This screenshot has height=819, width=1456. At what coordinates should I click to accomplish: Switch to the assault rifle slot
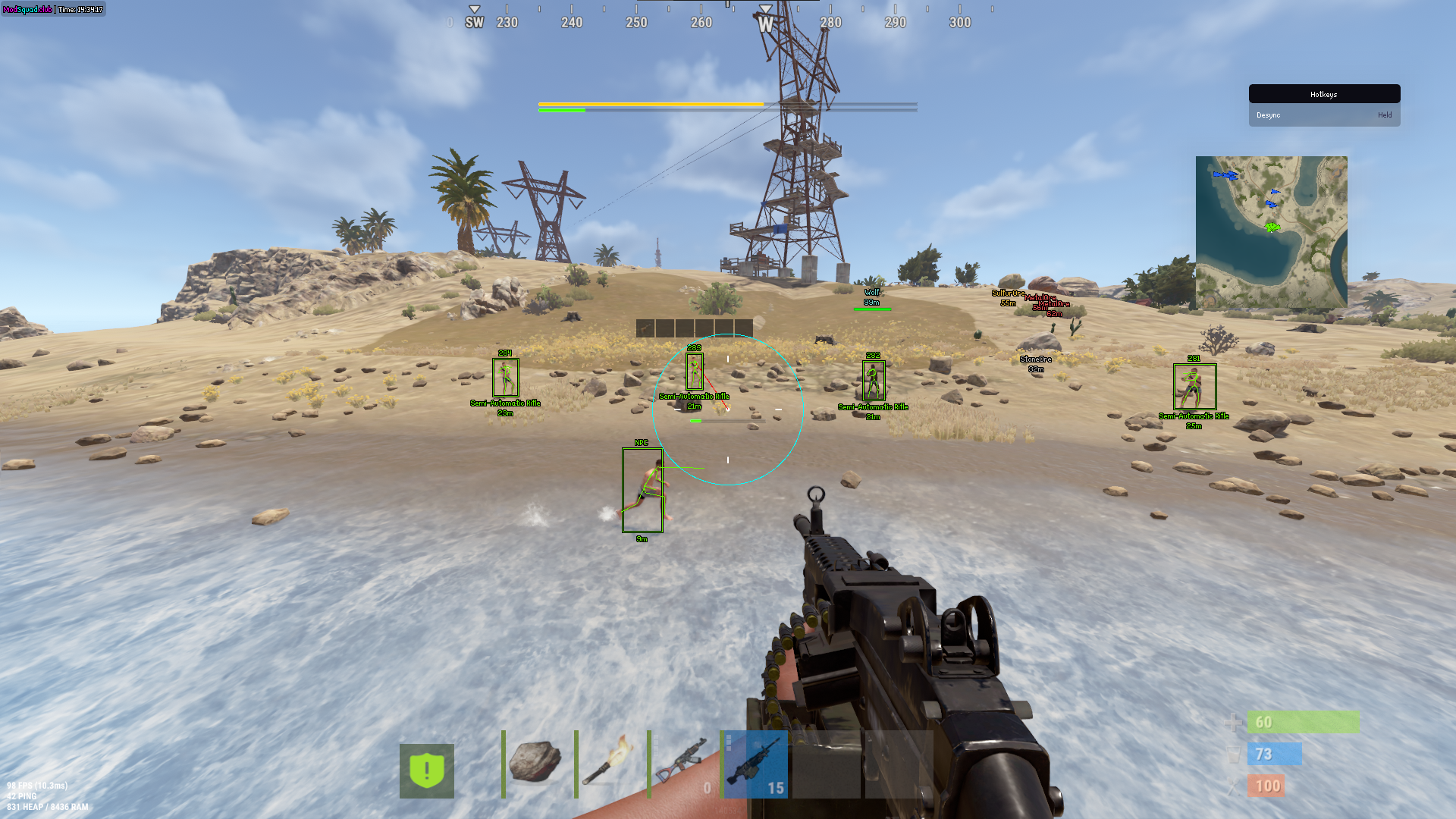[680, 764]
